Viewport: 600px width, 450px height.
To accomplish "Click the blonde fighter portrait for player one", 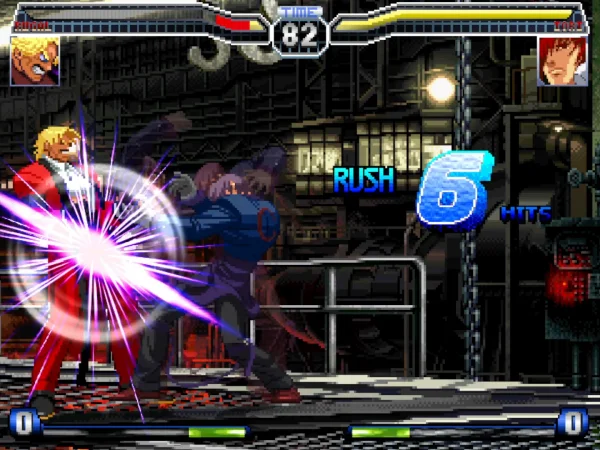I will pos(35,61).
